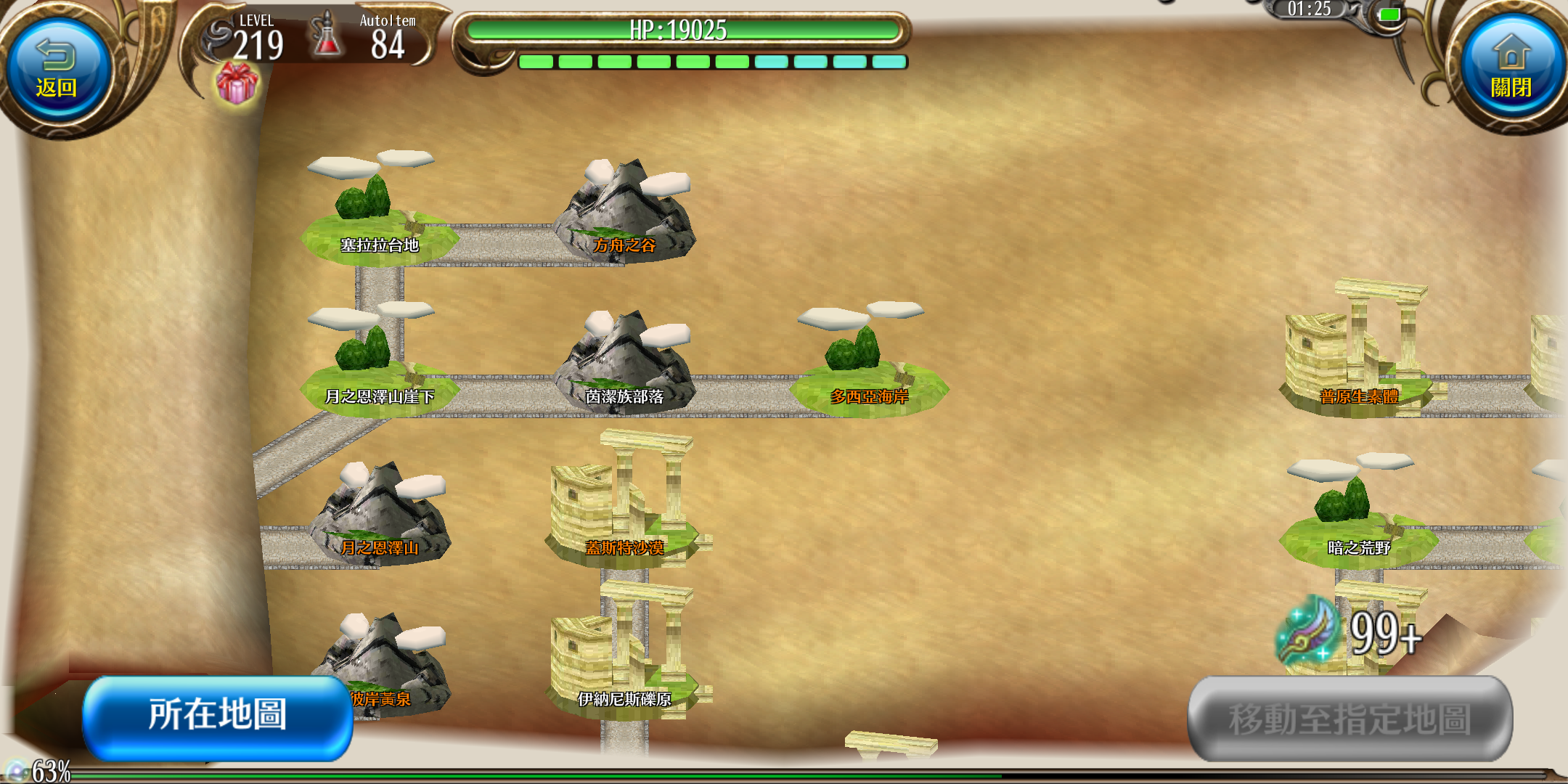Select the 塞拉拉台地 map node
This screenshot has height=784, width=1568.
tap(379, 218)
